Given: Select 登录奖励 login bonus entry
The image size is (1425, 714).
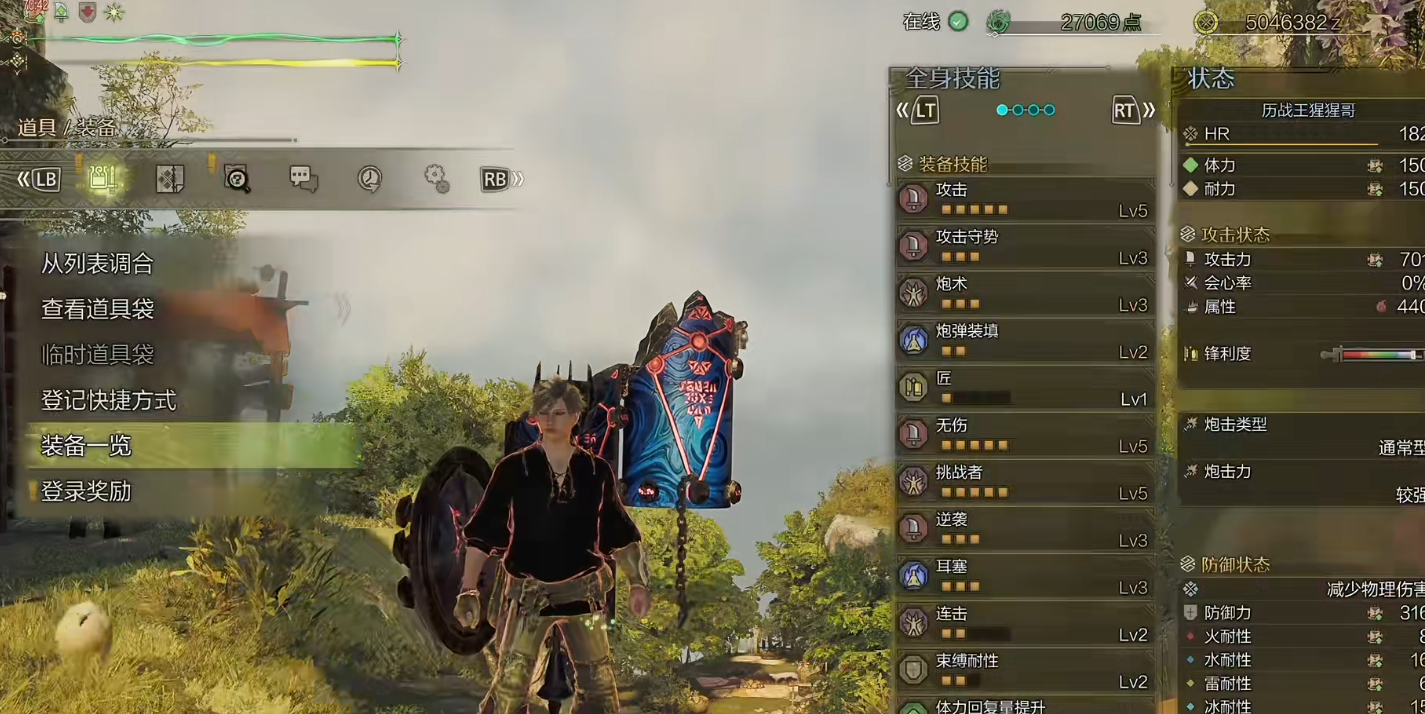Looking at the screenshot, I should pos(86,492).
